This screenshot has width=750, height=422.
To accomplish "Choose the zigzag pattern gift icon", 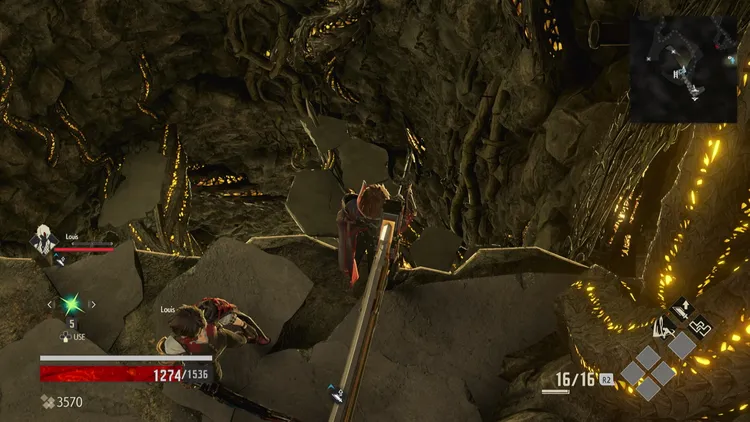I will point(701,325).
